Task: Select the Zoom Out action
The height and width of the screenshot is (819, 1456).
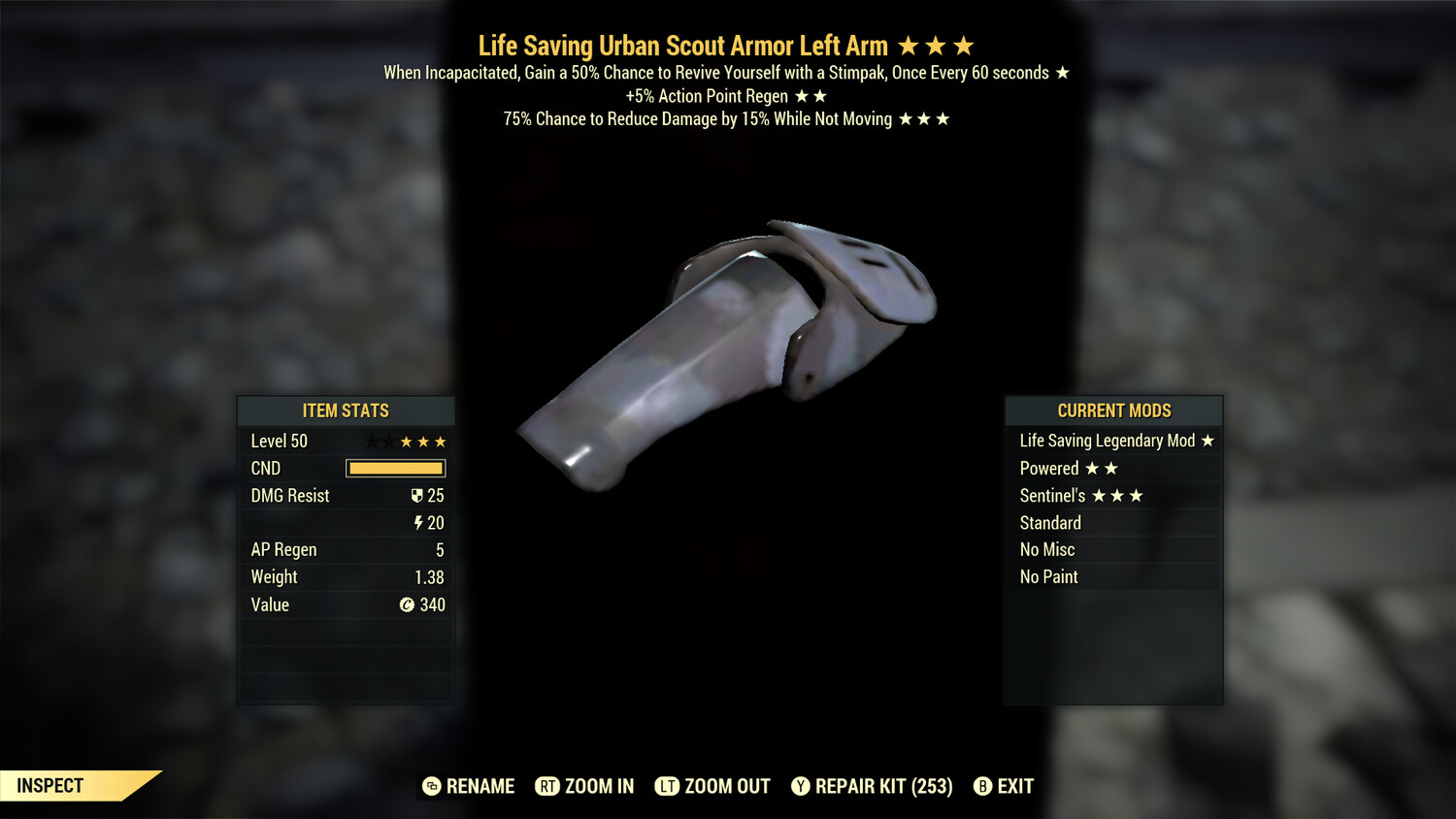Action: point(712,786)
